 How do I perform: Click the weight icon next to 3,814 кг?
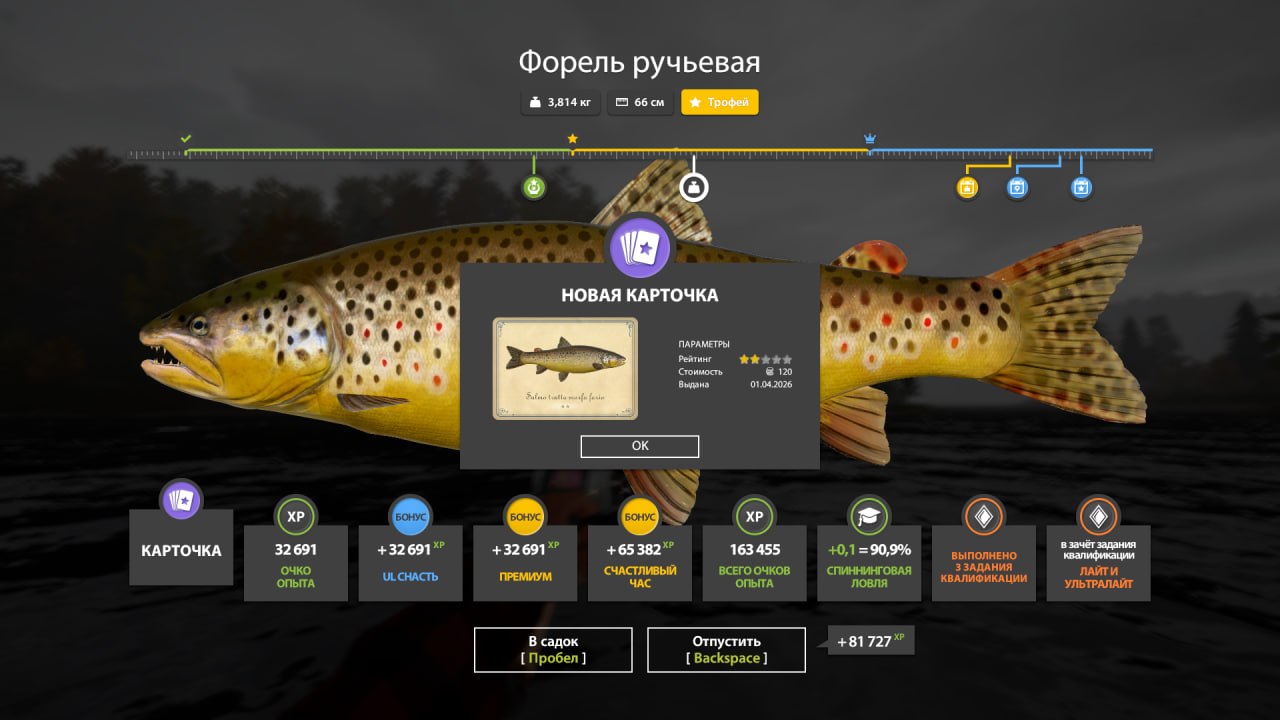tap(533, 101)
